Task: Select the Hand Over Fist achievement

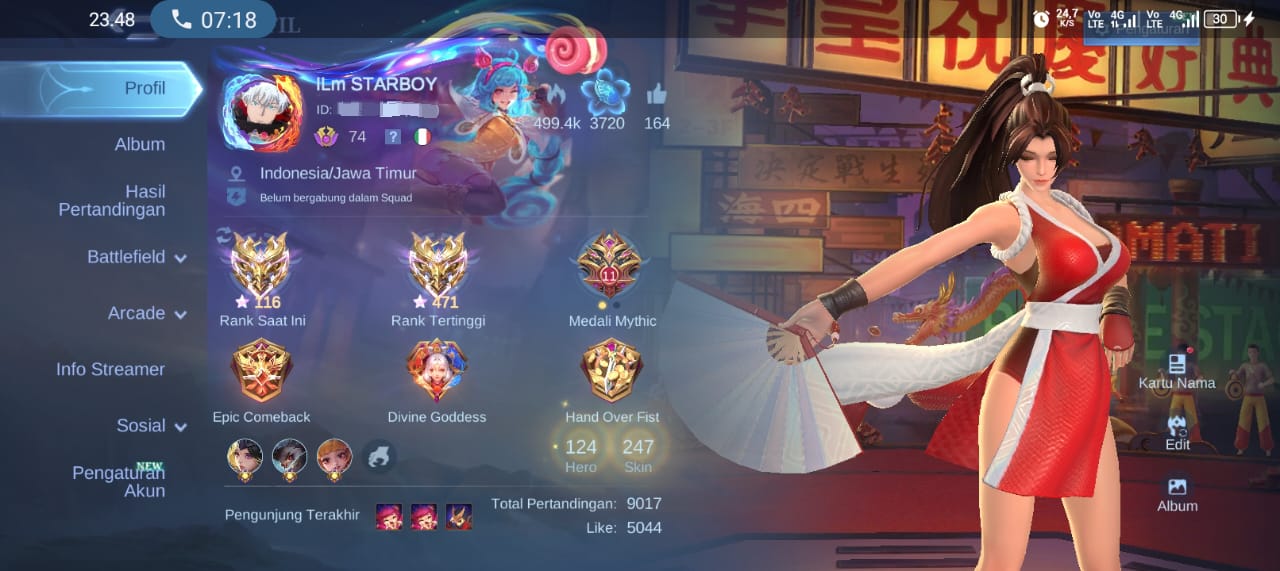Action: pyautogui.click(x=612, y=372)
